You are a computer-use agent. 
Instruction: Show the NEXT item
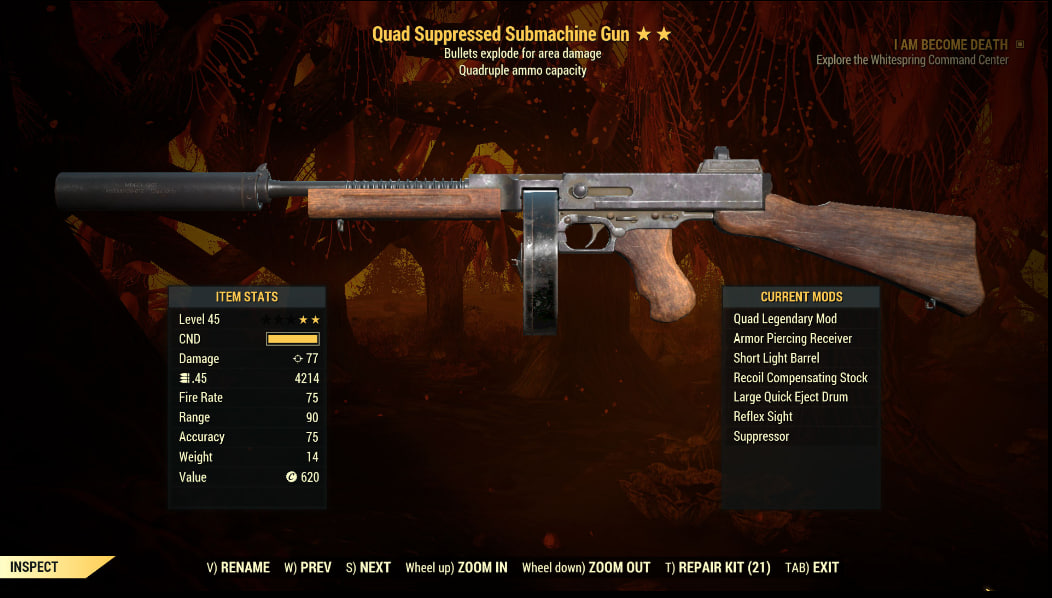[368, 567]
